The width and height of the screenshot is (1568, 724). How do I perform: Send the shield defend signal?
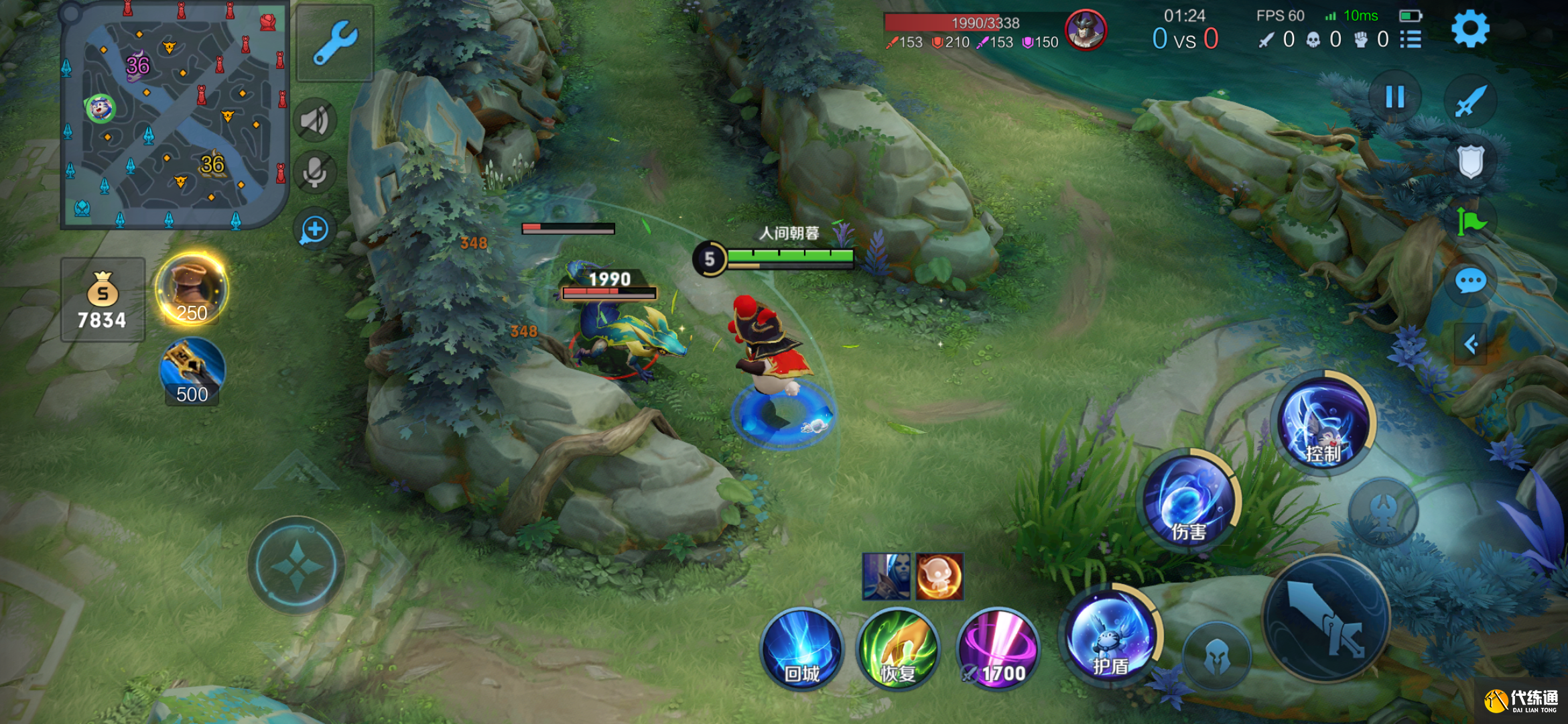[x=1471, y=162]
